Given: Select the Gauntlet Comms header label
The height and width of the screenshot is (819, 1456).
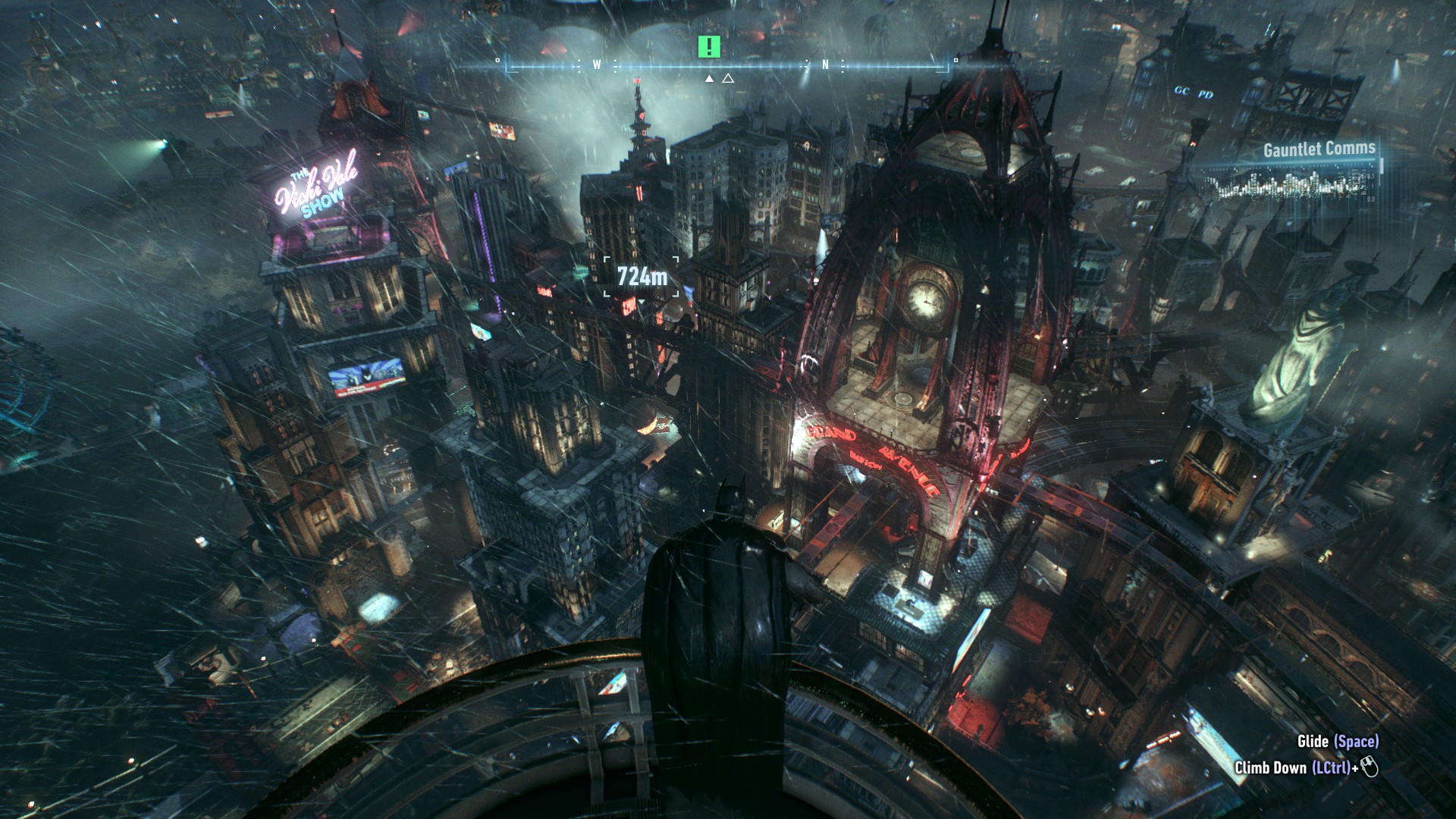Looking at the screenshot, I should click(x=1319, y=151).
